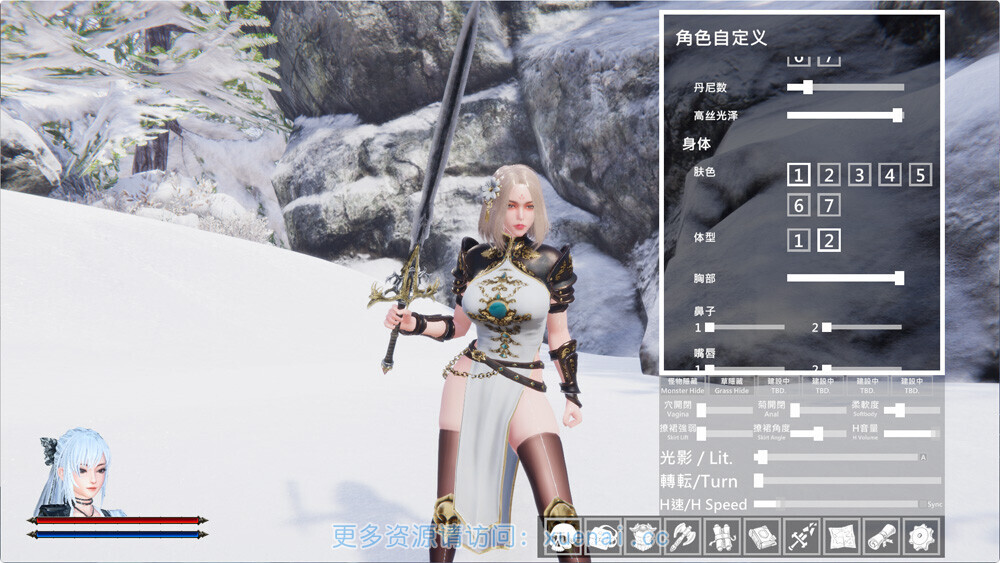Select body type option 1
The width and height of the screenshot is (1000, 563).
[x=797, y=240]
